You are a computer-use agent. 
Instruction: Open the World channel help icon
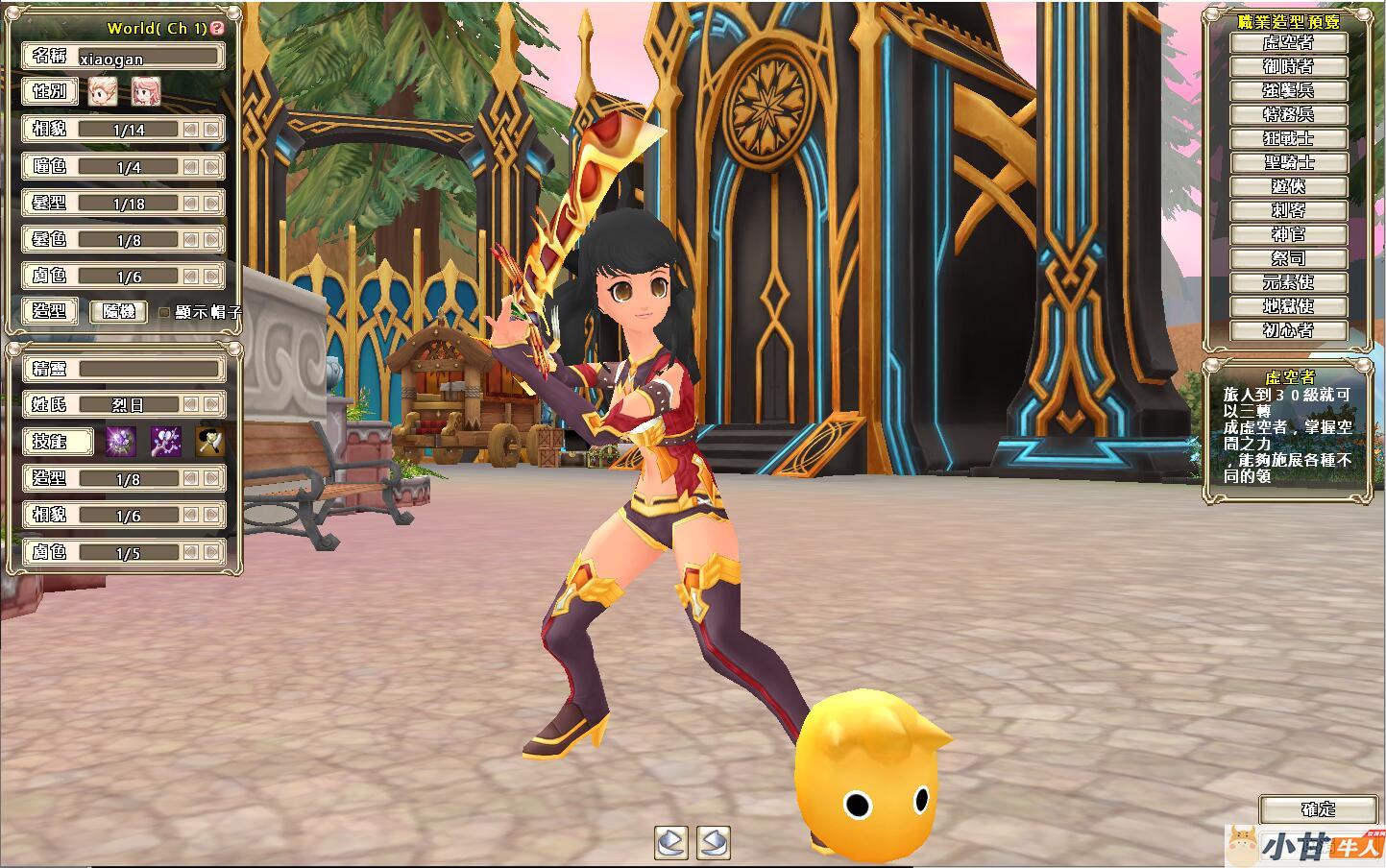click(217, 29)
